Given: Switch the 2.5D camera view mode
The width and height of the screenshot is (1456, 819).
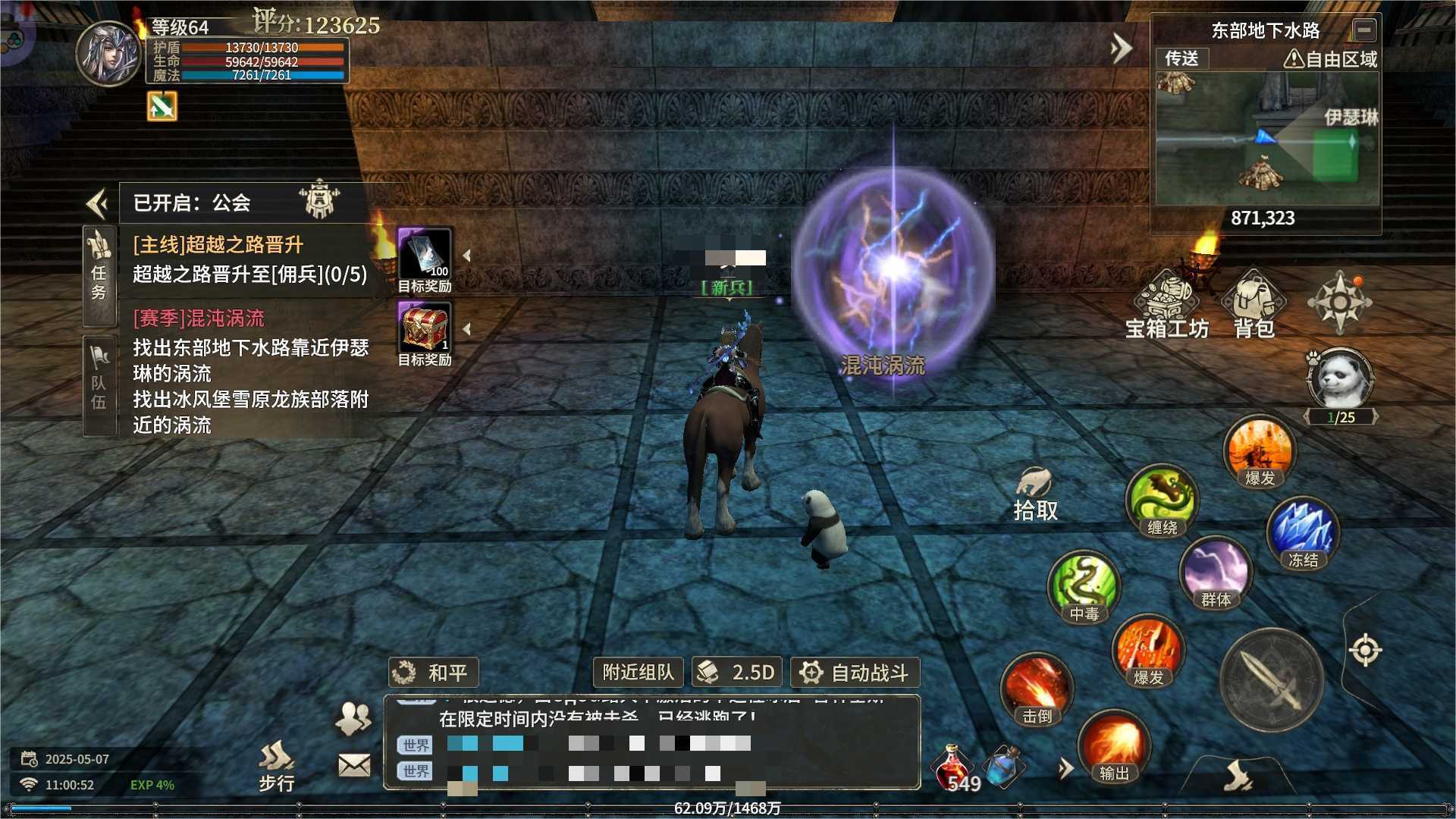Looking at the screenshot, I should tap(736, 673).
